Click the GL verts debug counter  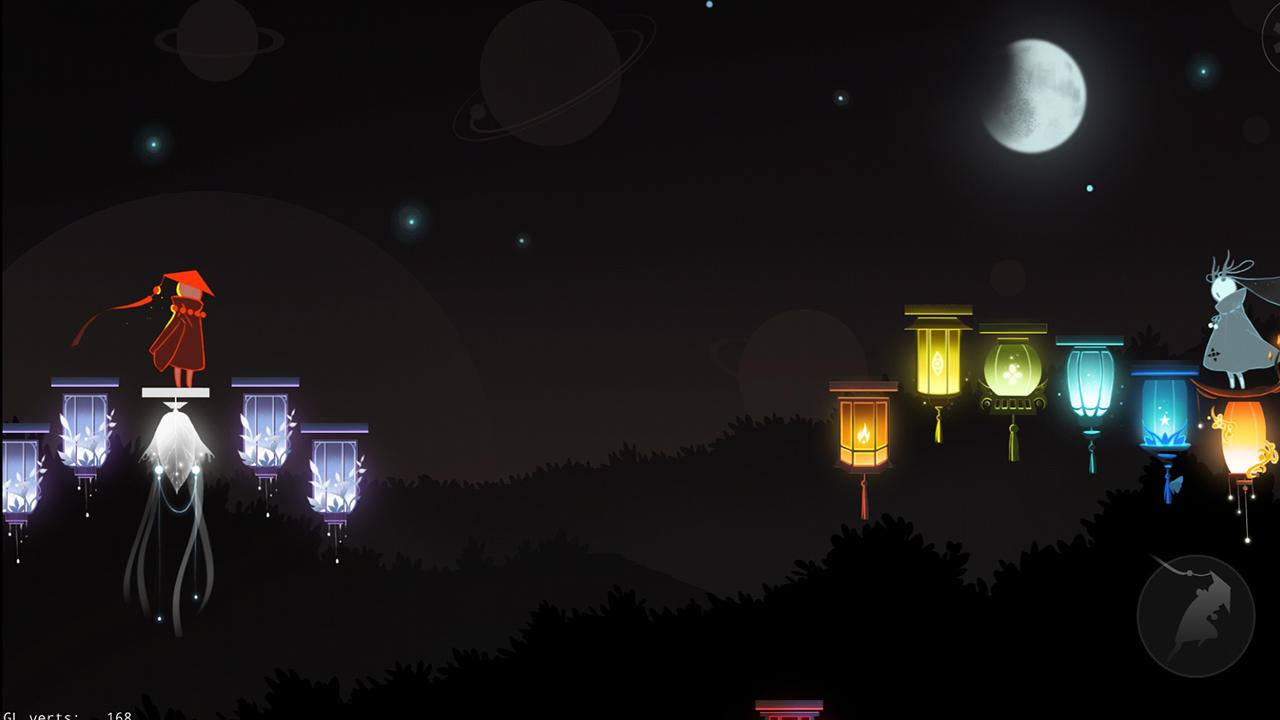pos(60,714)
